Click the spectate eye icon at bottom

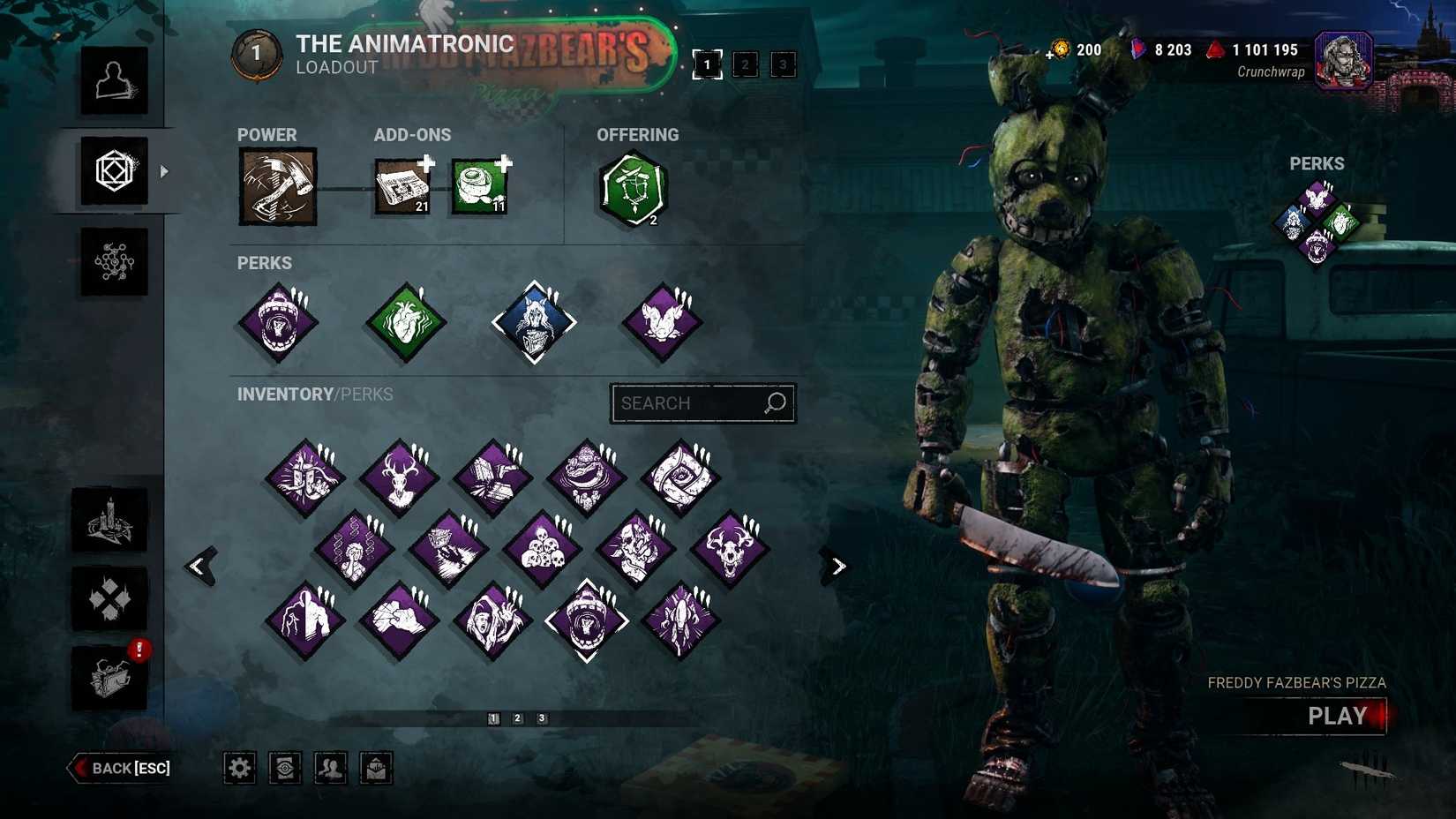click(x=284, y=767)
